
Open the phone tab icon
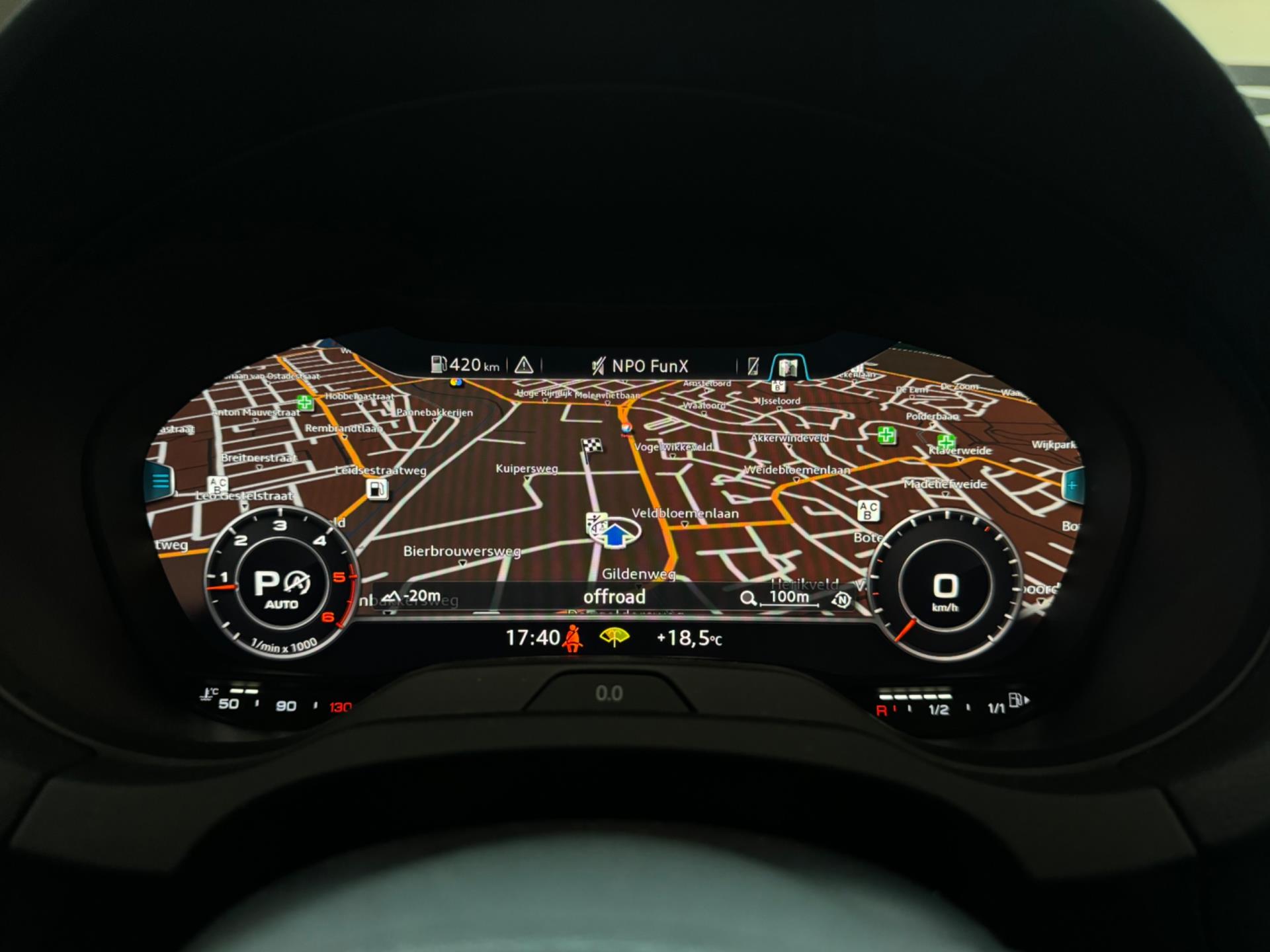(x=753, y=366)
